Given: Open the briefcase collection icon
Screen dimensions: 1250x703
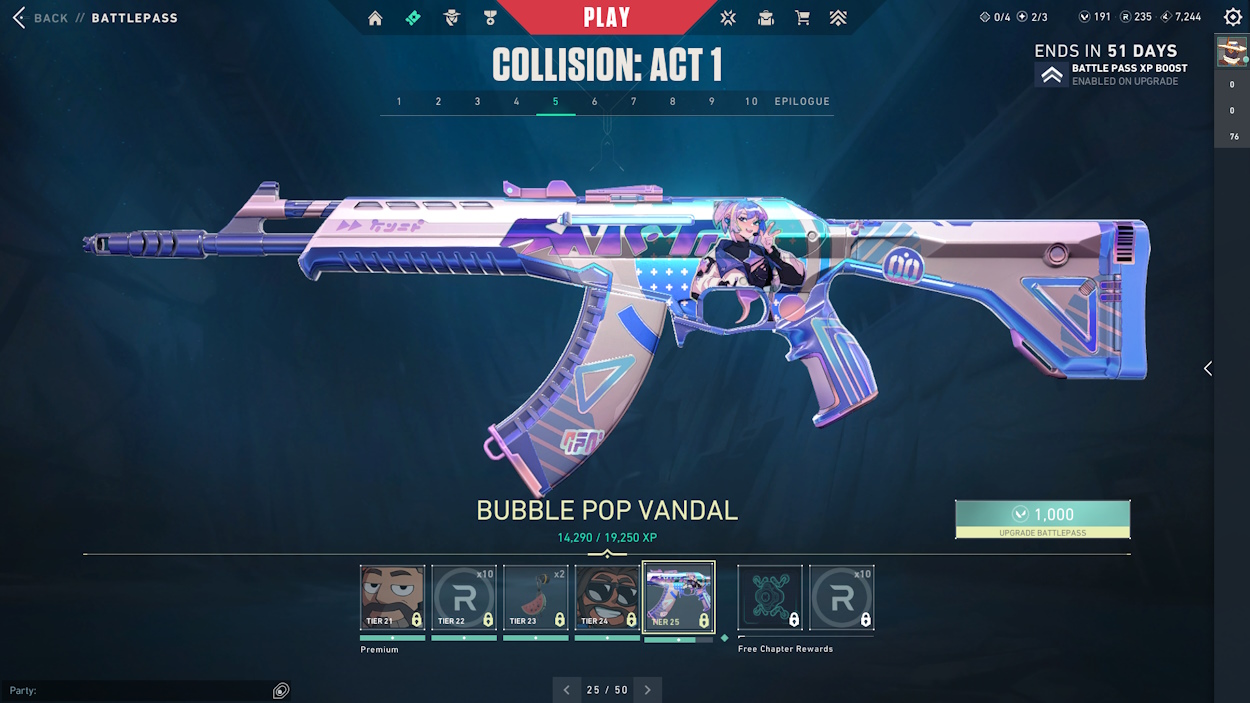Looking at the screenshot, I should (765, 18).
